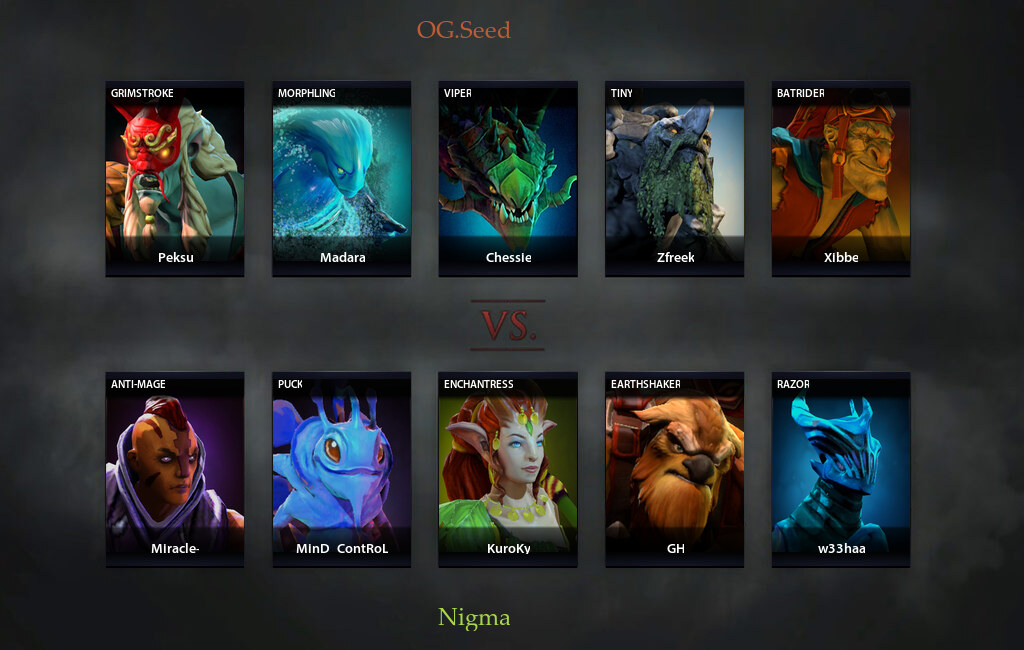Open Xibbe's Batrider card
The image size is (1024, 650).
841,178
